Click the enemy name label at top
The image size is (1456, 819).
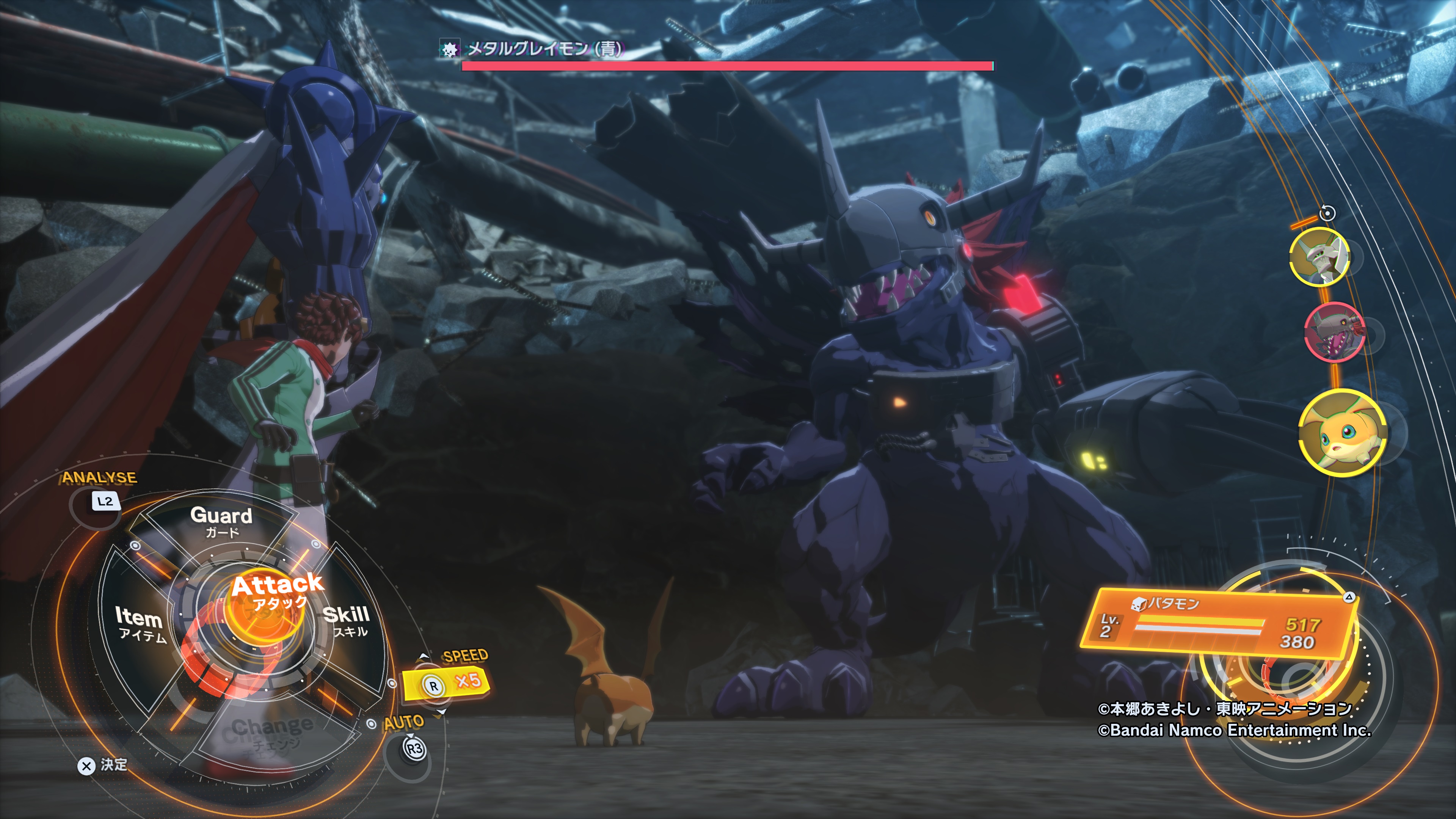[544, 49]
